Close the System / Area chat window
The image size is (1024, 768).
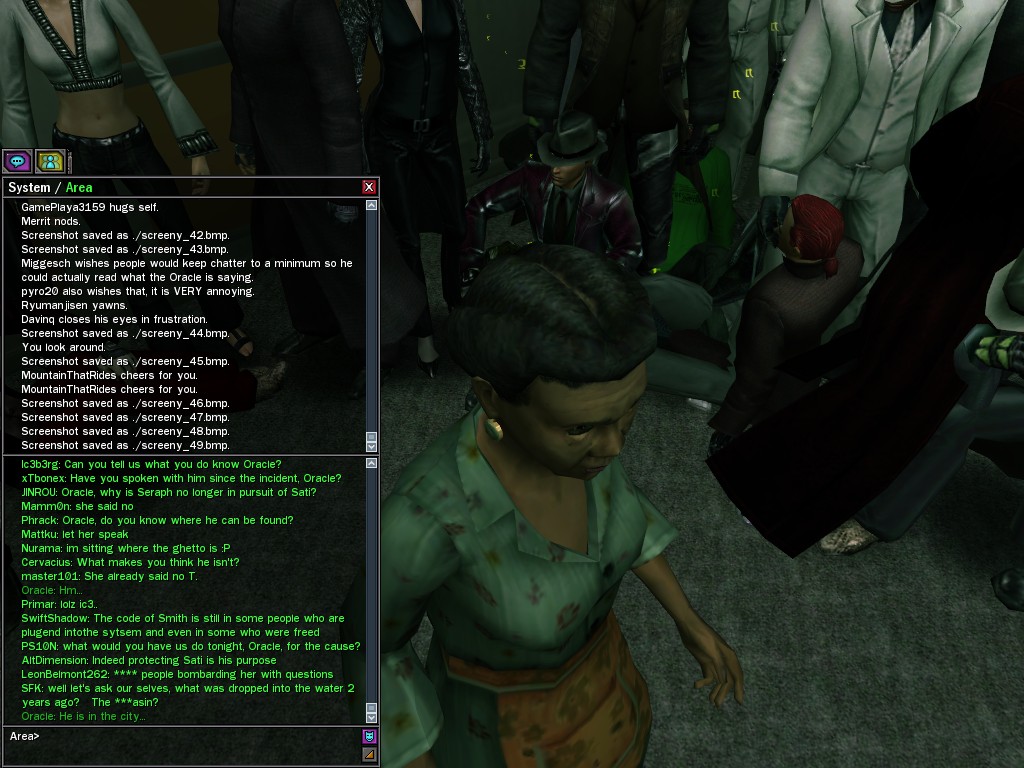pos(369,187)
